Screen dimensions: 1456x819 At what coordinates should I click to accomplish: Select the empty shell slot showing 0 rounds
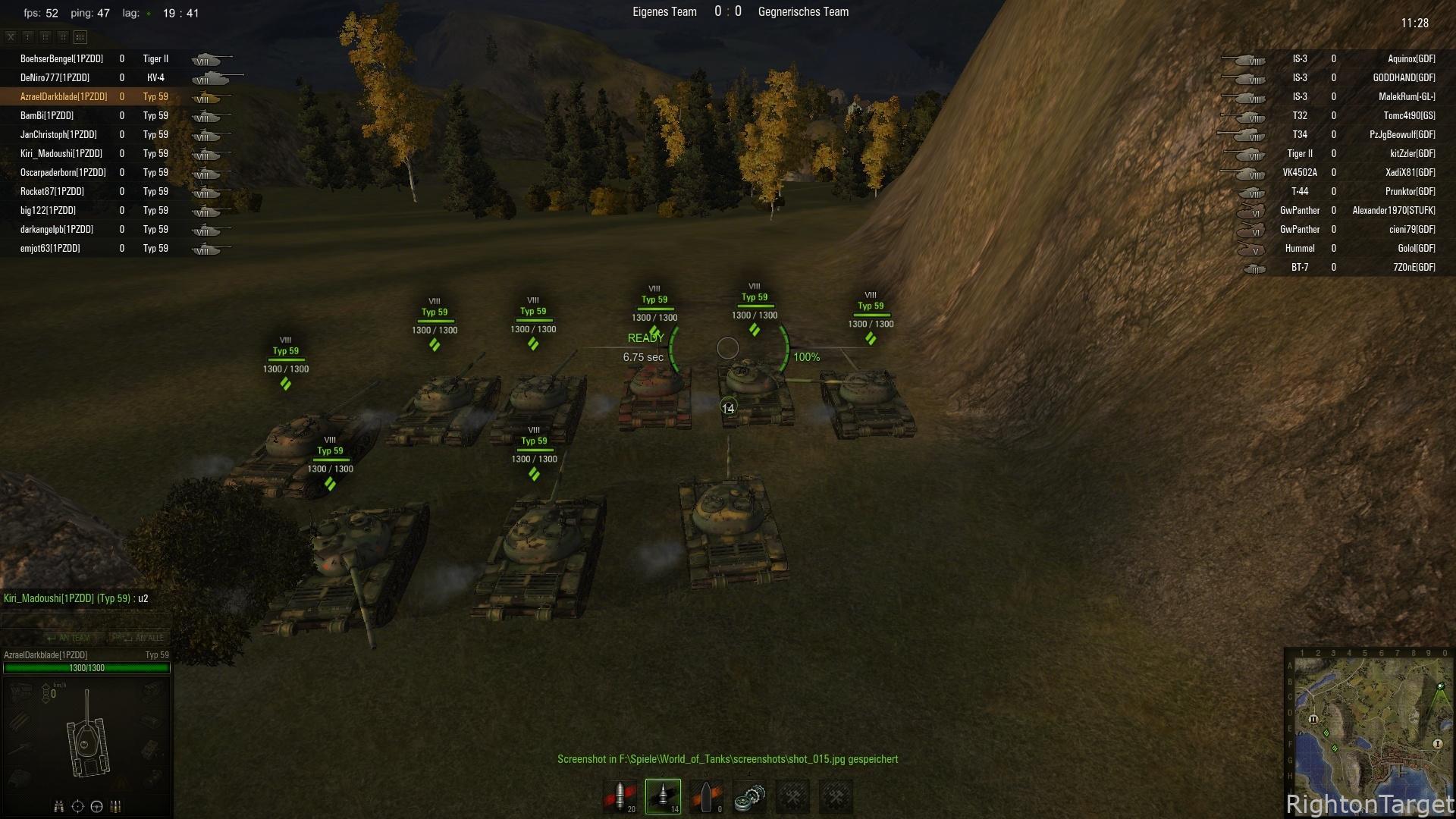click(x=706, y=797)
